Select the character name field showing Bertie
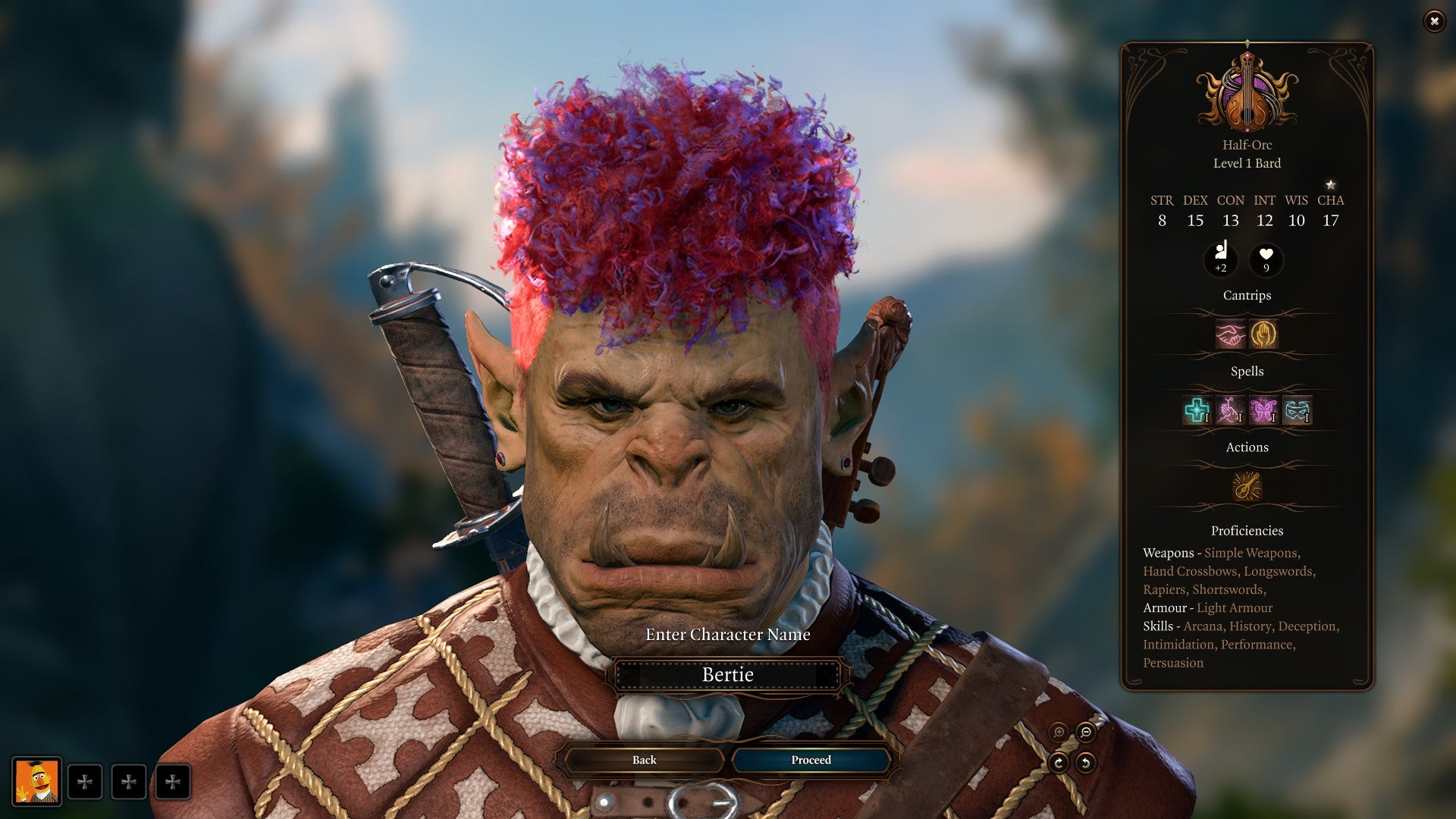 [x=727, y=675]
